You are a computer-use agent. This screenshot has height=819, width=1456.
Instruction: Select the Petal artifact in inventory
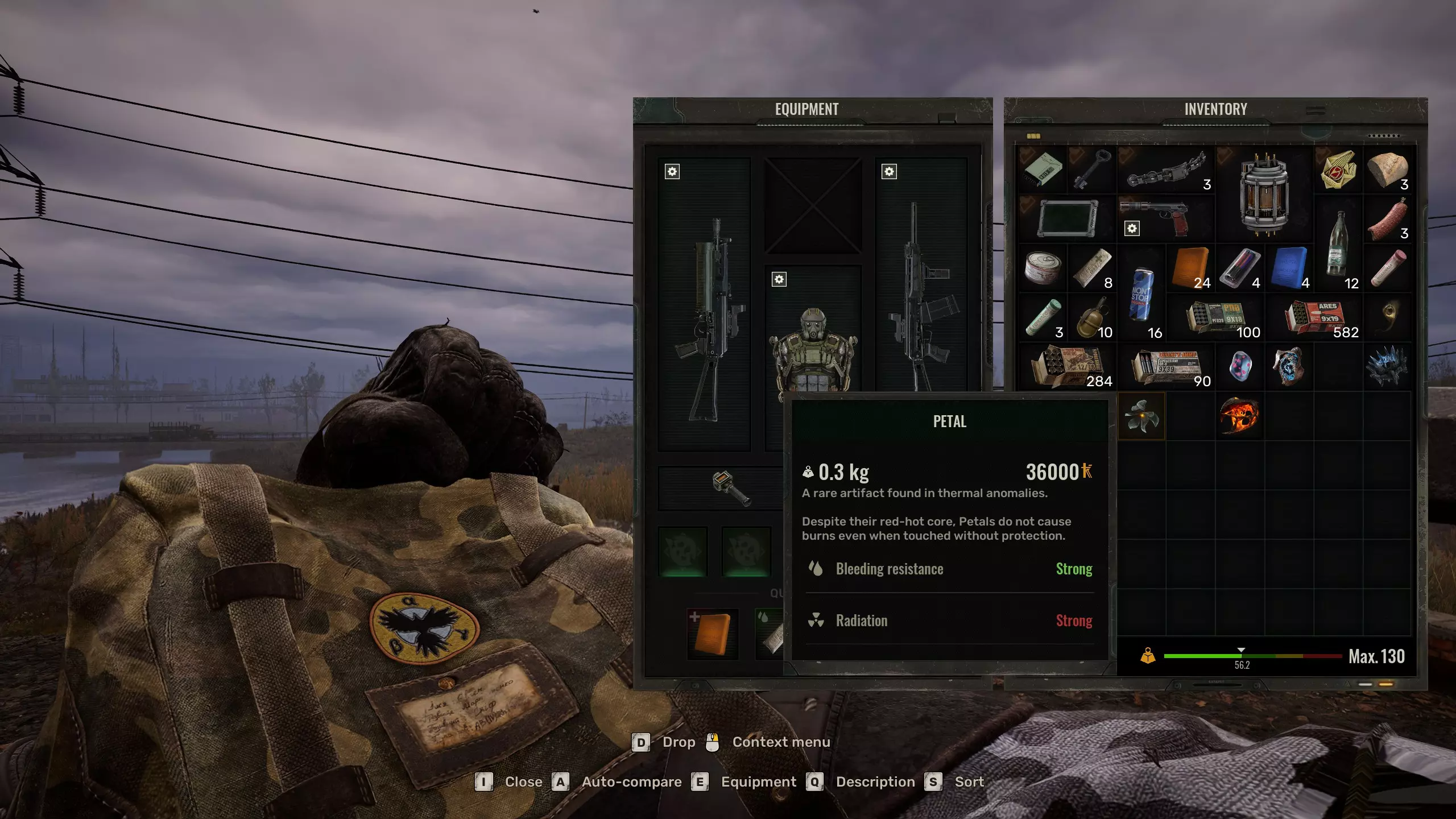[1141, 416]
